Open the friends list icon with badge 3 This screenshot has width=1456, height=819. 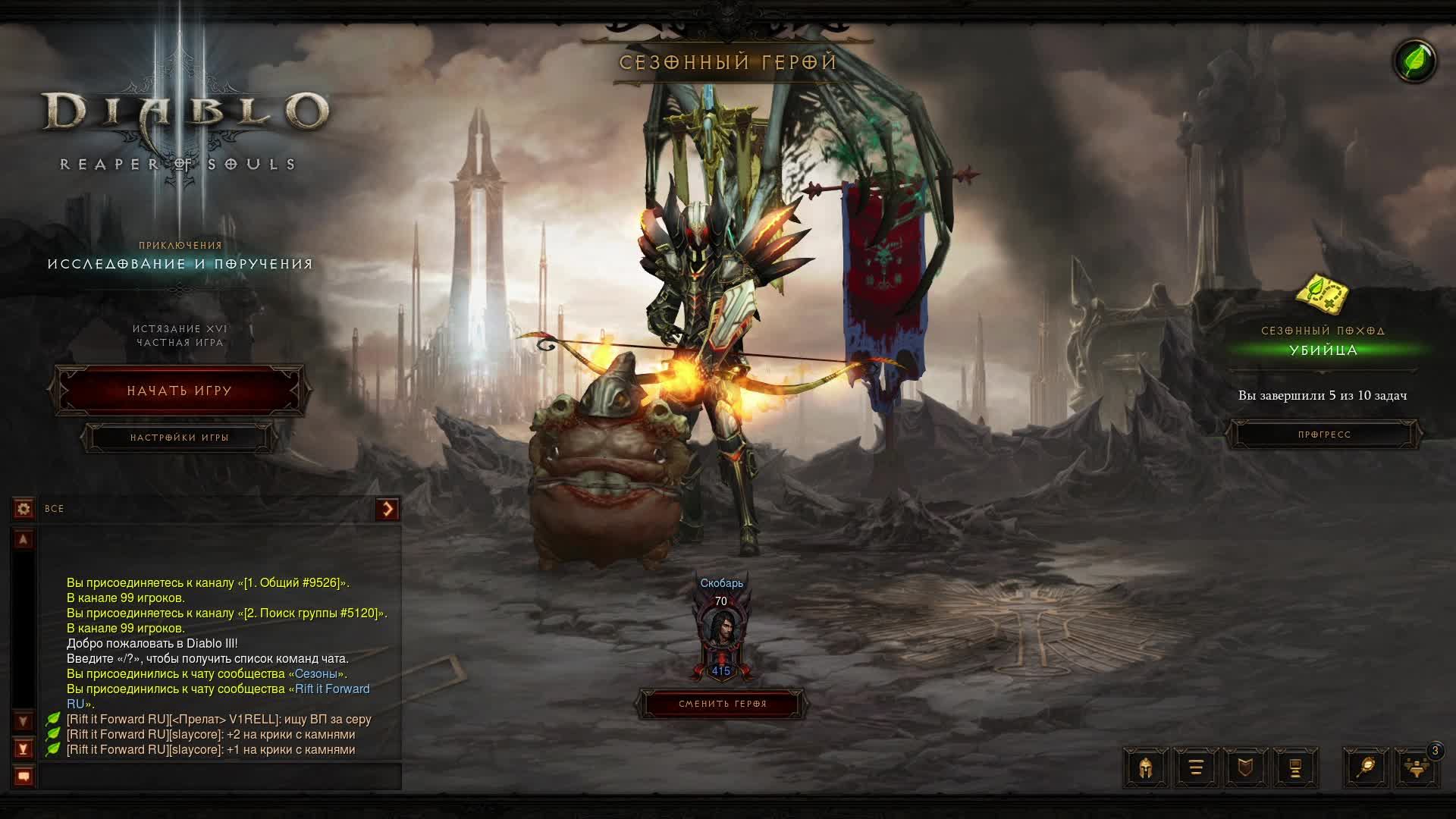click(x=1416, y=767)
